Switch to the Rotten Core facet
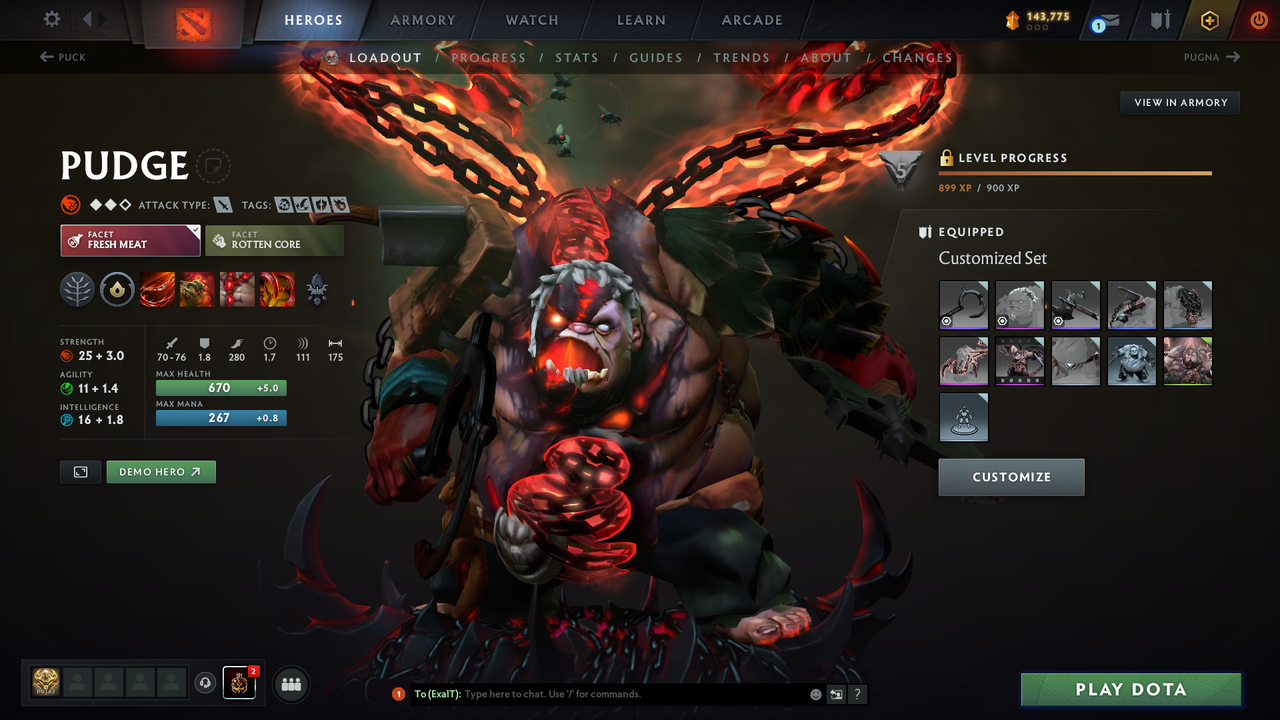Screen dimensions: 1280x720 pyautogui.click(x=274, y=240)
